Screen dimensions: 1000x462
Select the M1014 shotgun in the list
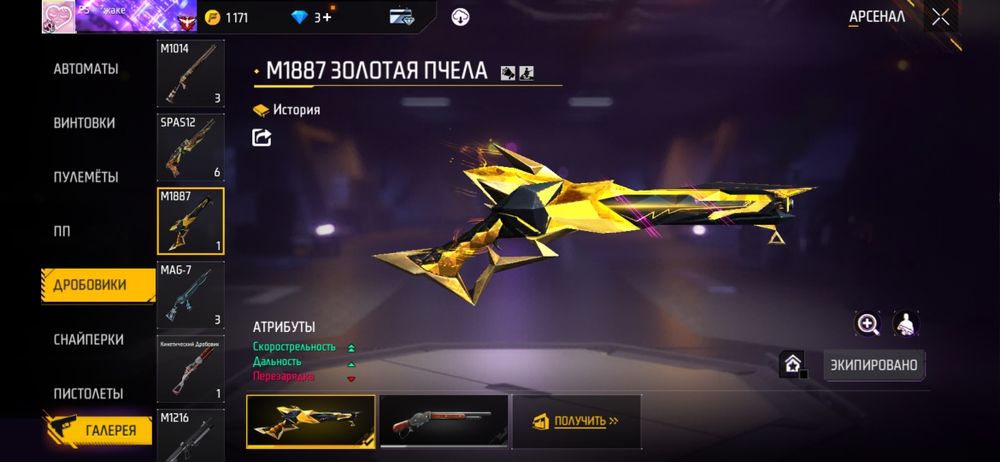190,74
